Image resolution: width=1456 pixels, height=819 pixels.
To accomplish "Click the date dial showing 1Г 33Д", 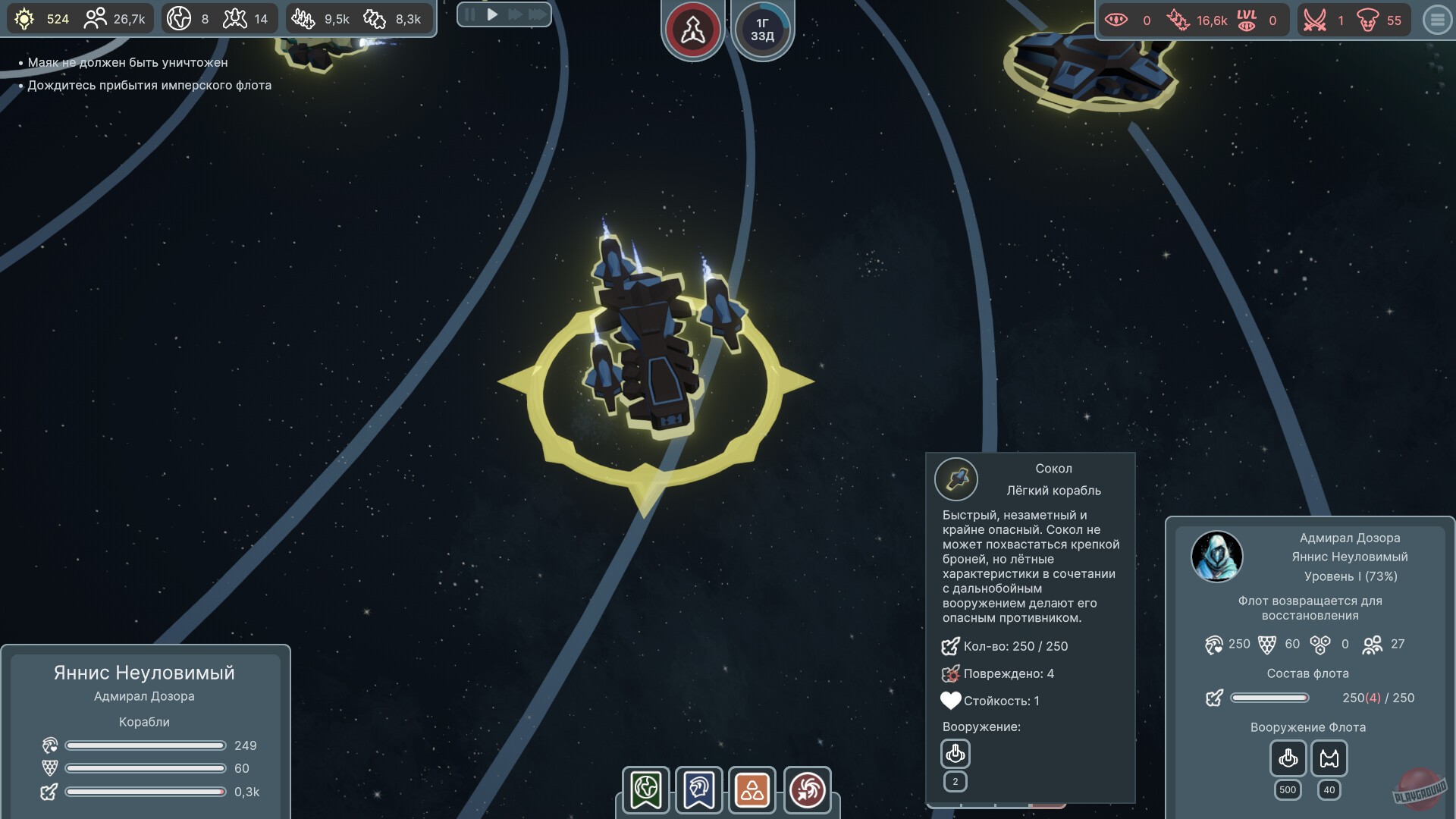I will click(762, 30).
